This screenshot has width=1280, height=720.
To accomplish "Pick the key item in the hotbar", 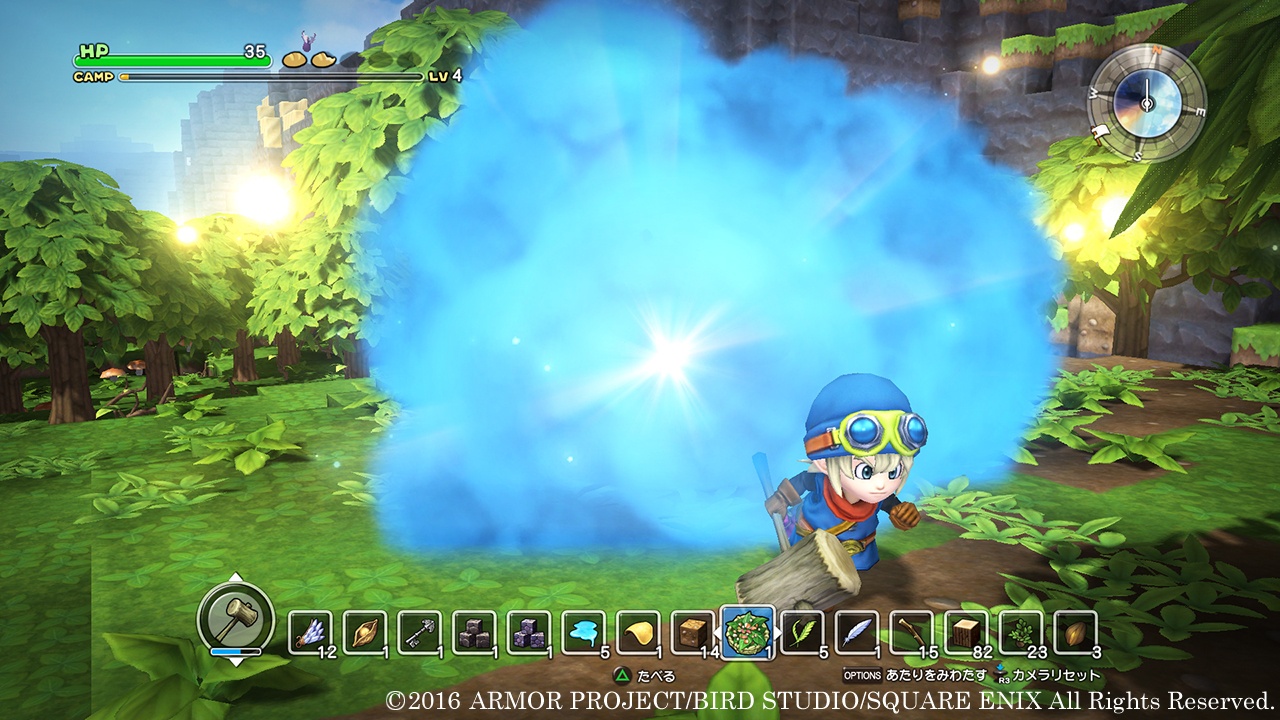I will tap(419, 632).
